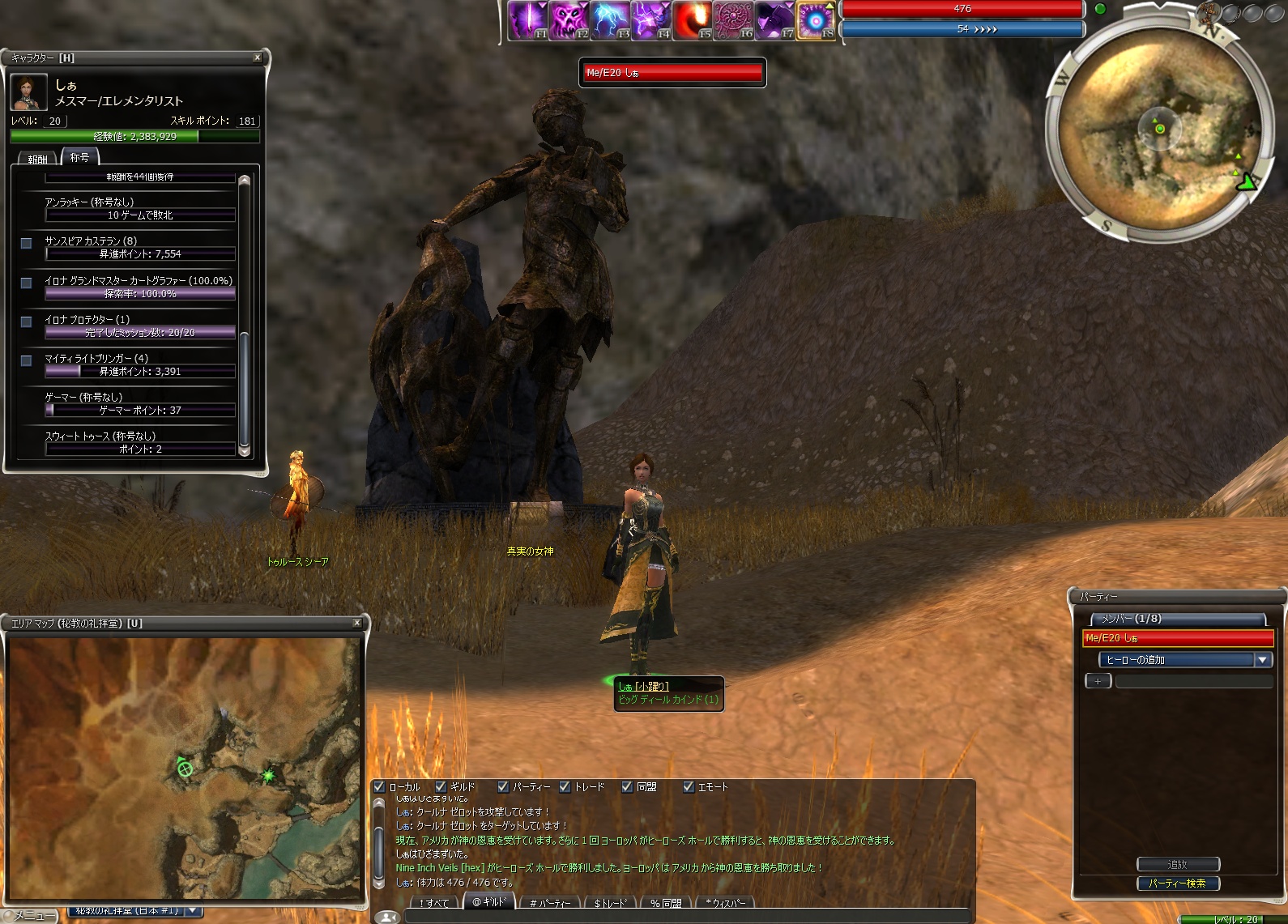1288x924 pixels.
Task: Open the 報酬 tab
Action: (x=37, y=159)
